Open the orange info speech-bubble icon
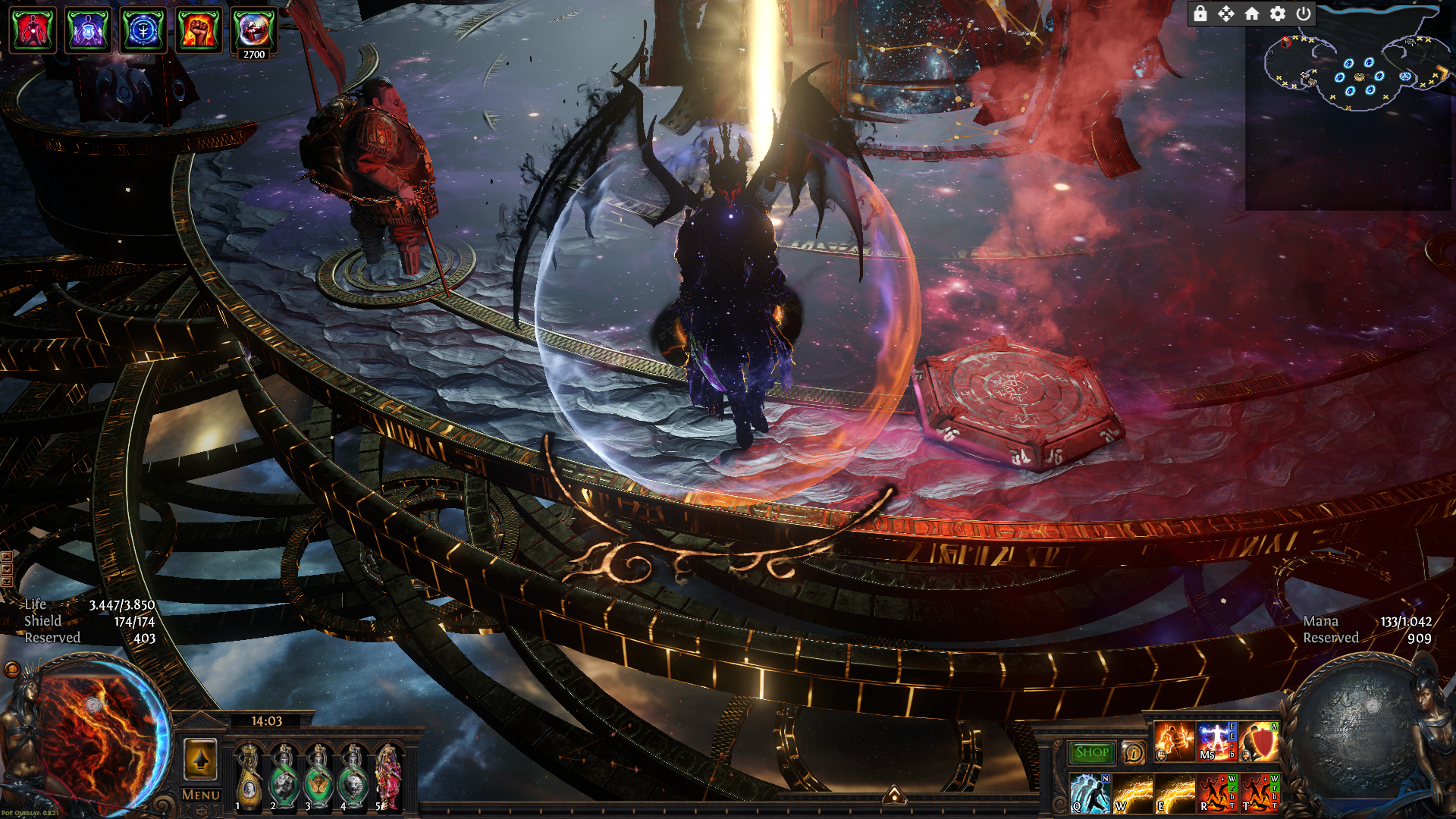 (1134, 752)
